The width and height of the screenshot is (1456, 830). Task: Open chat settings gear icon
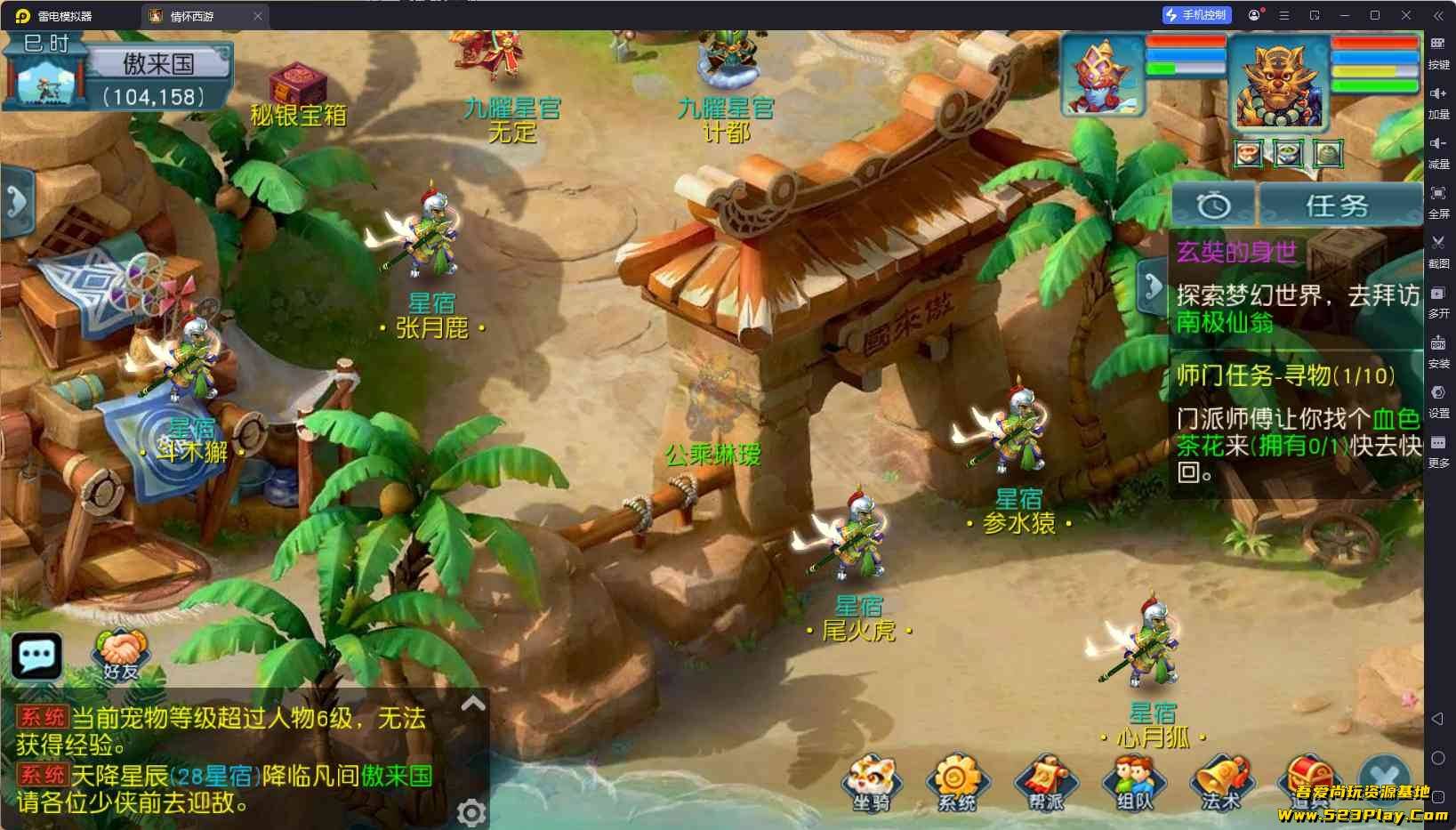pos(471,811)
